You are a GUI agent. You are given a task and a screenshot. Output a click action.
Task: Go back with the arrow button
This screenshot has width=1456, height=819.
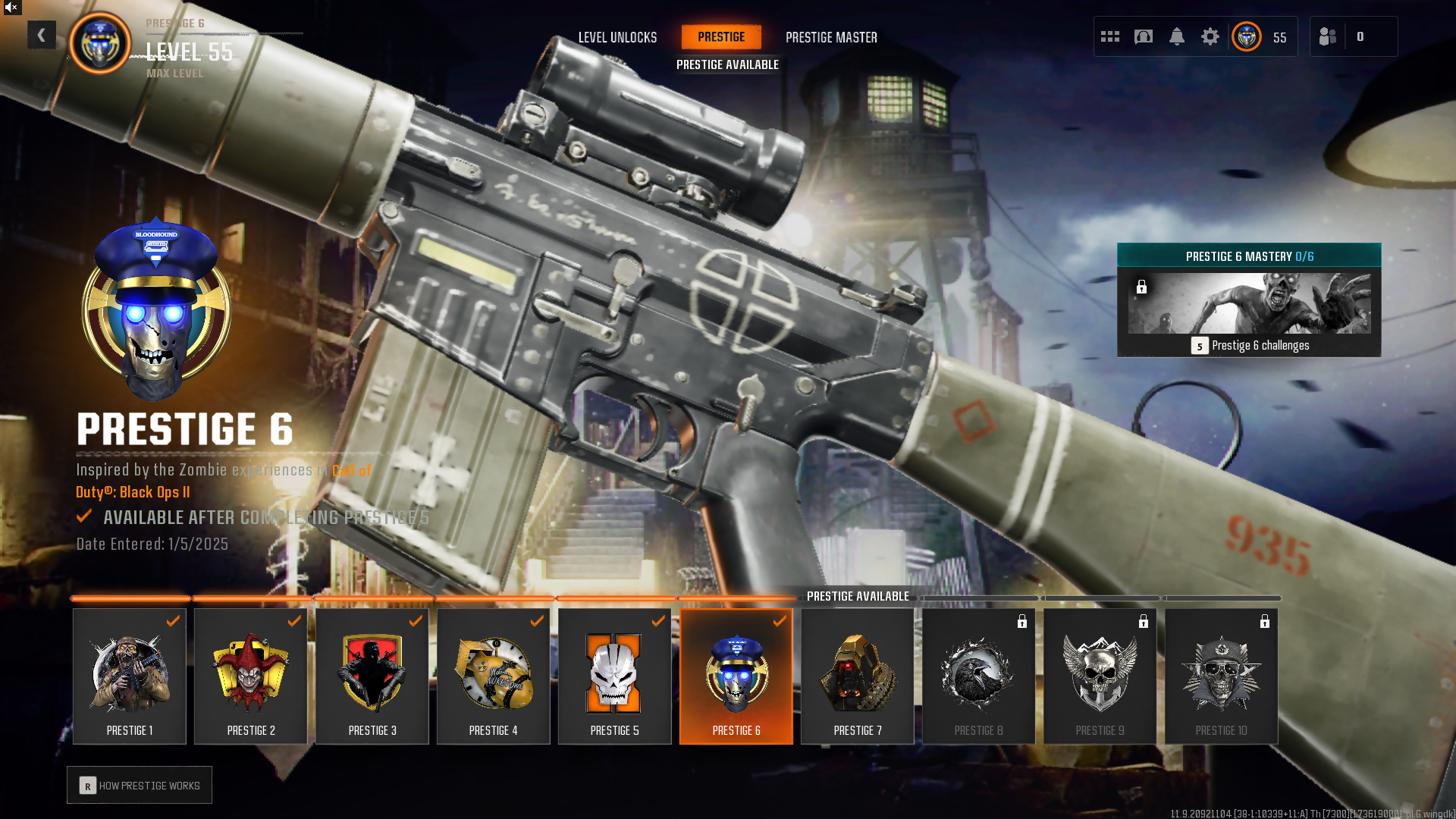[x=42, y=35]
